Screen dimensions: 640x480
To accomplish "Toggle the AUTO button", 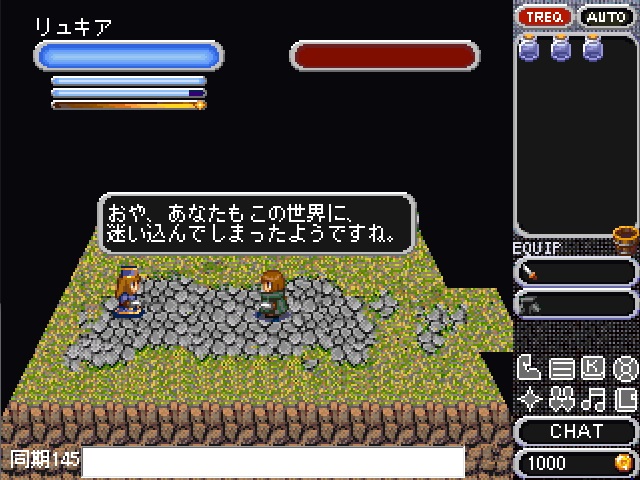I will click(x=607, y=17).
